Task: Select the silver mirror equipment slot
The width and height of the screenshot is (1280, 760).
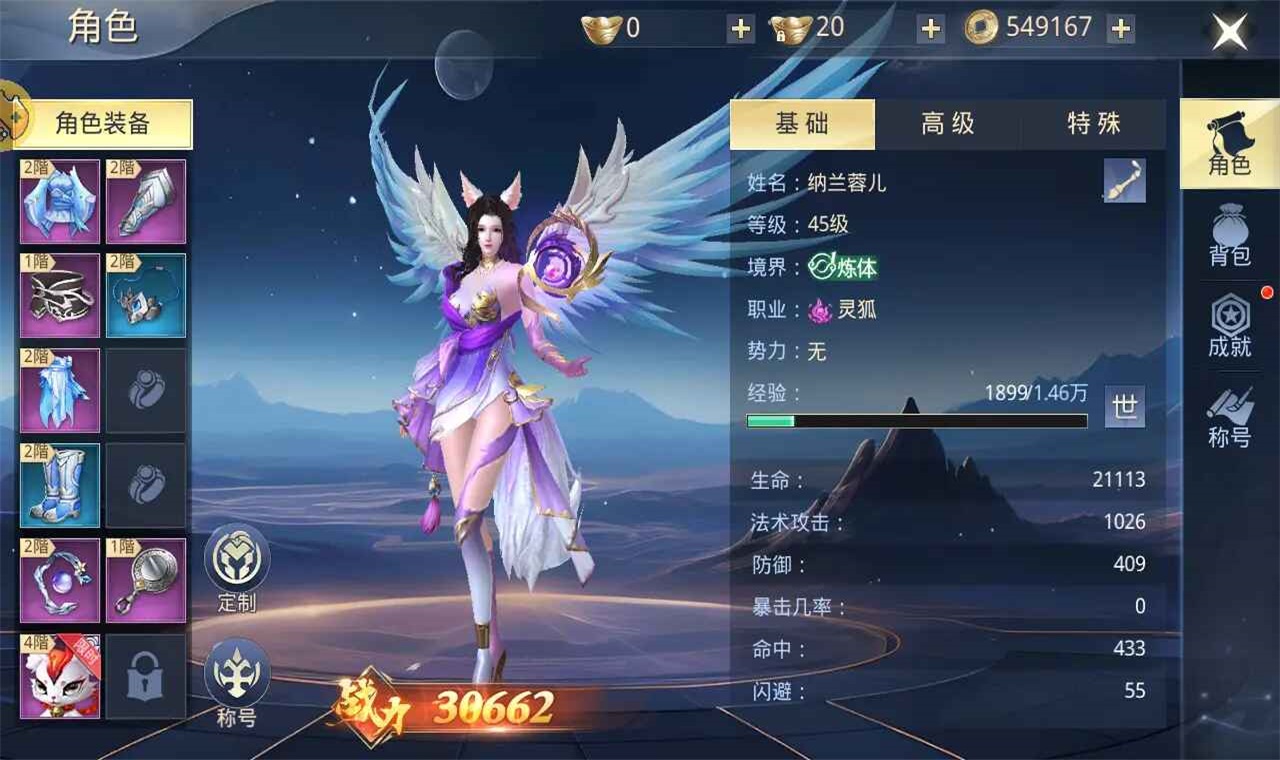Action: coord(146,580)
